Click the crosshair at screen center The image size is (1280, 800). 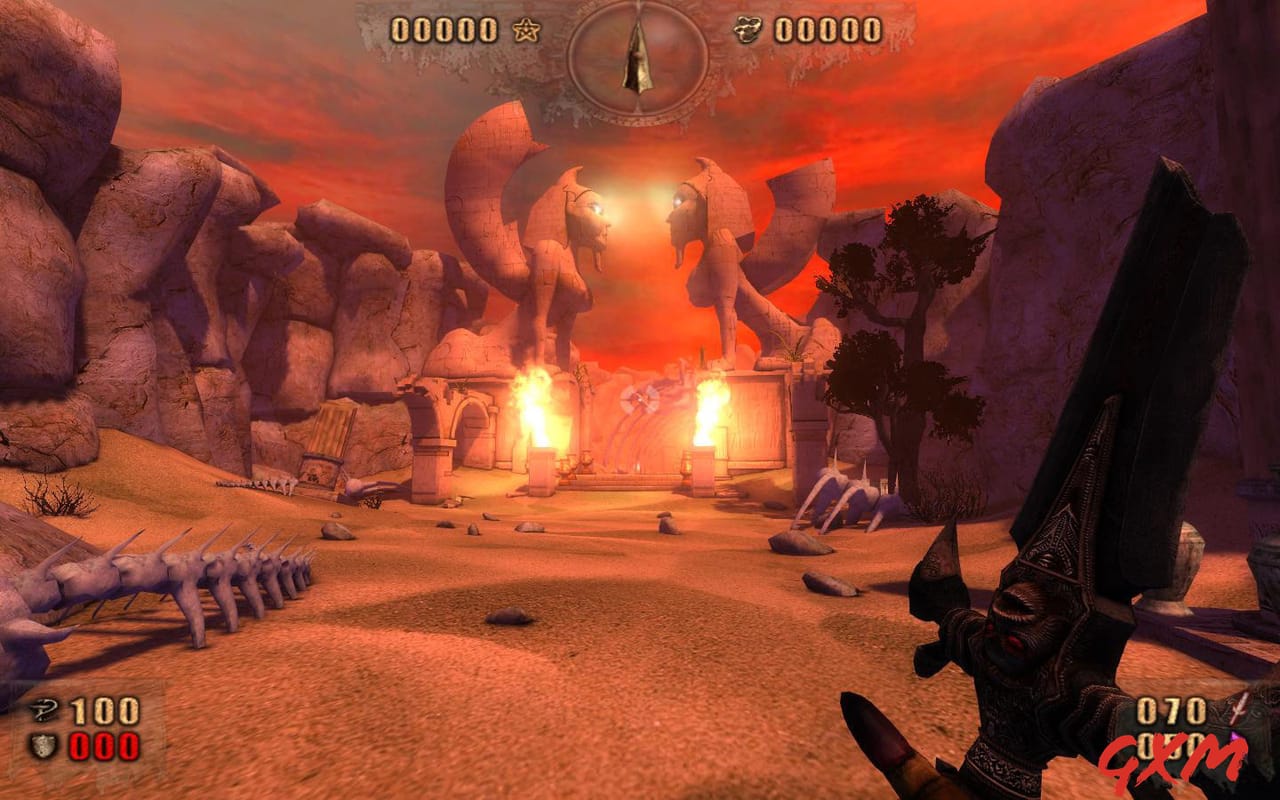[x=640, y=400]
